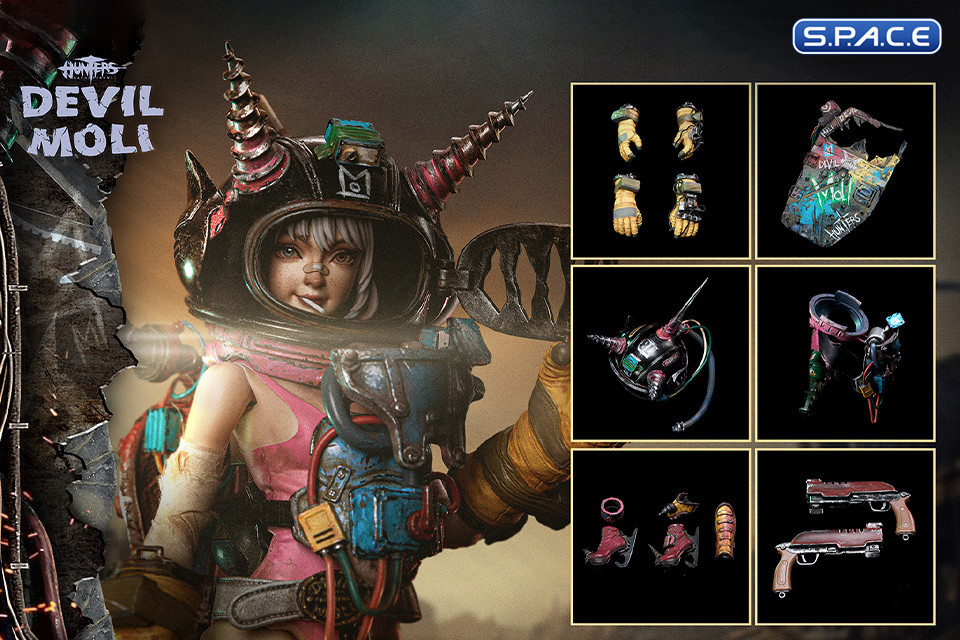This screenshot has width=960, height=640.
Task: Open the graffiti shield accessory thumbnail
Action: point(844,170)
